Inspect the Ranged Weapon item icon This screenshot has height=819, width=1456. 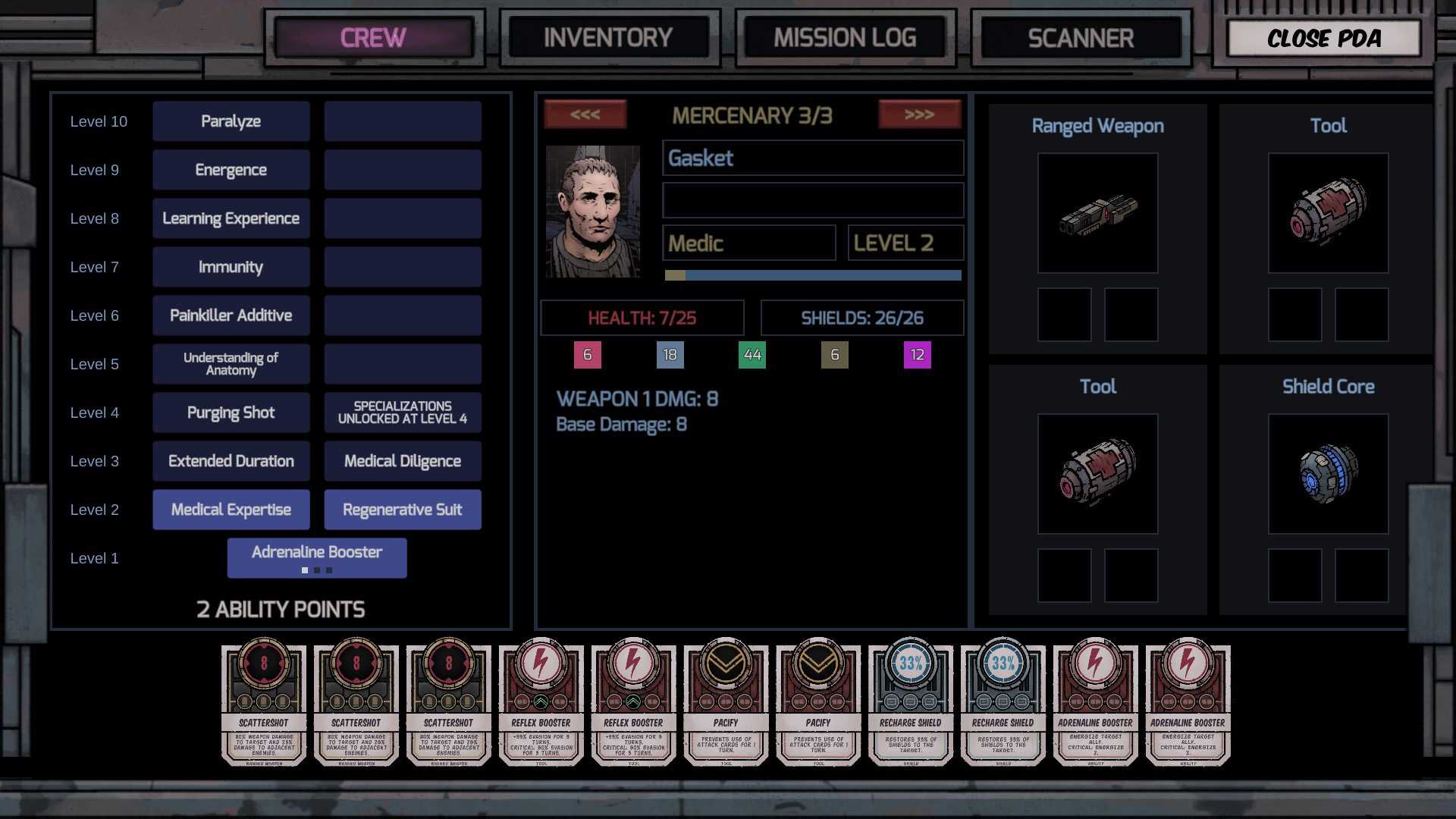(x=1097, y=213)
